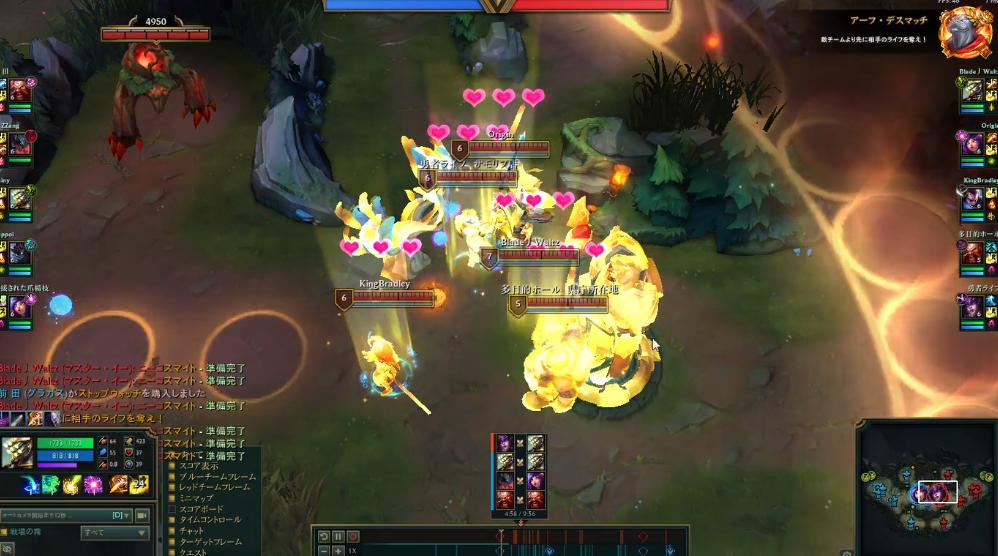Click the red record button

tap(352, 537)
